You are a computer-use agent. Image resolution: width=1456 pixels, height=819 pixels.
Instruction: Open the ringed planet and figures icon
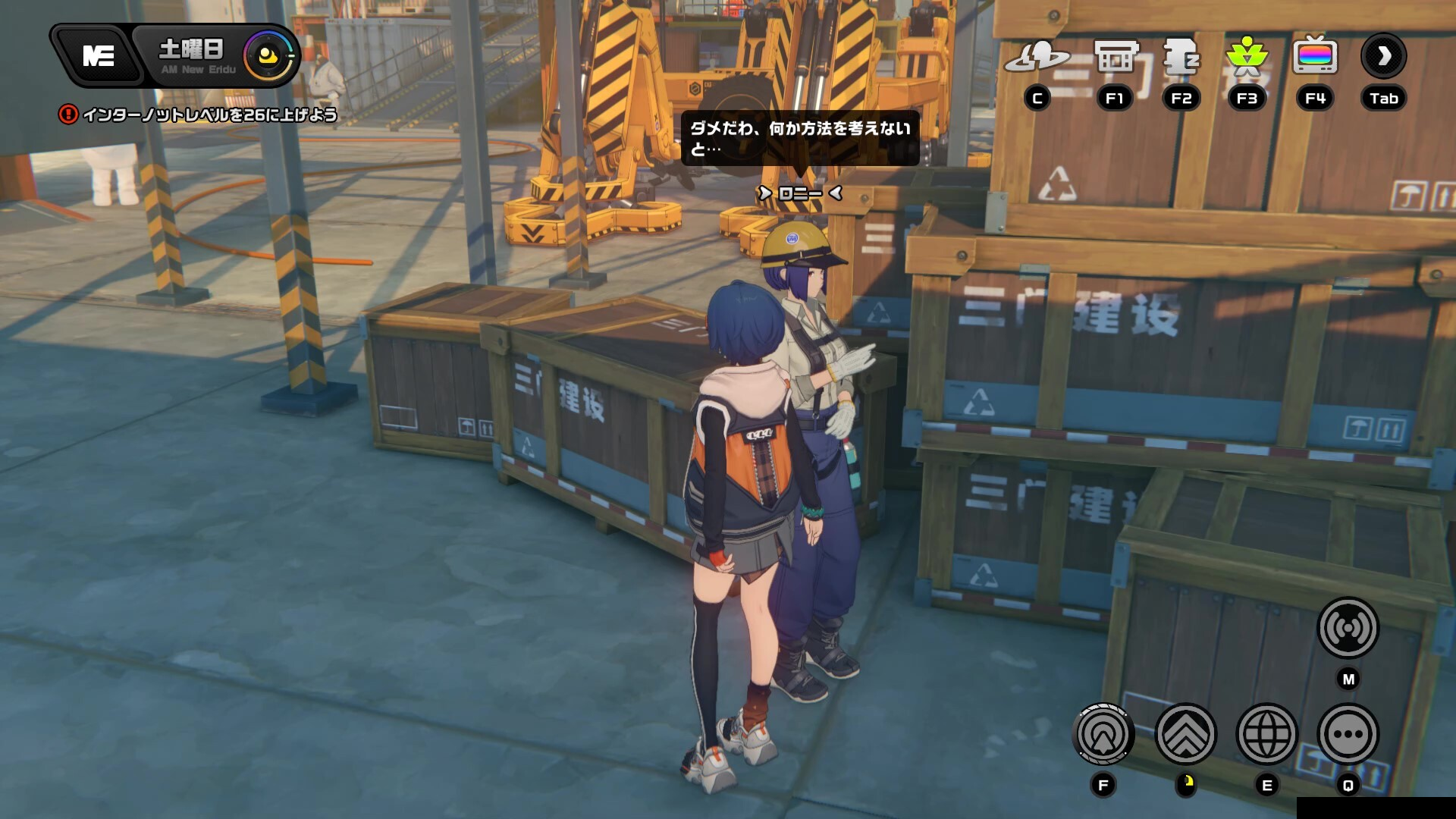coord(1037,56)
